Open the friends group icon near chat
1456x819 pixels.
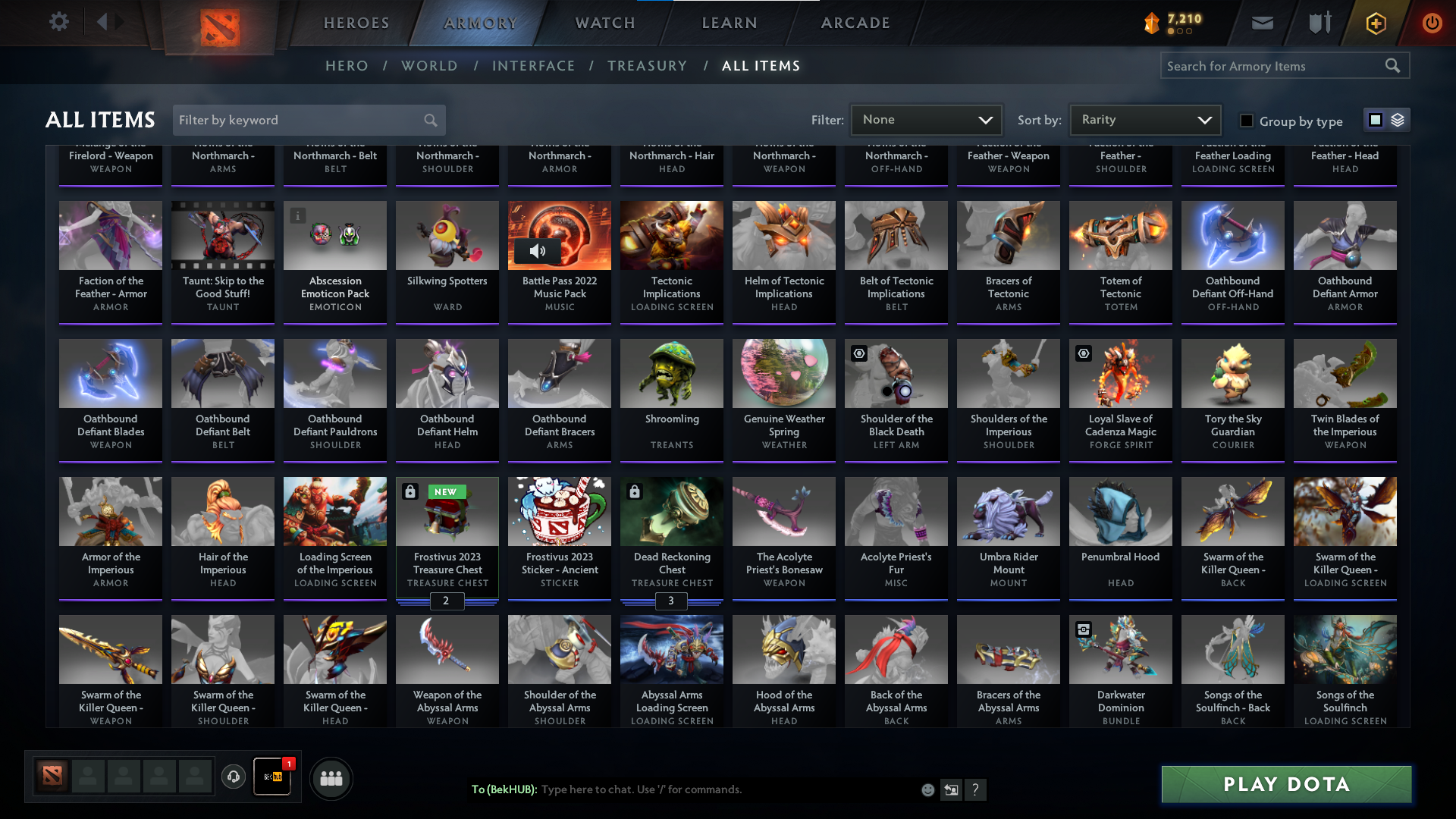point(331,778)
